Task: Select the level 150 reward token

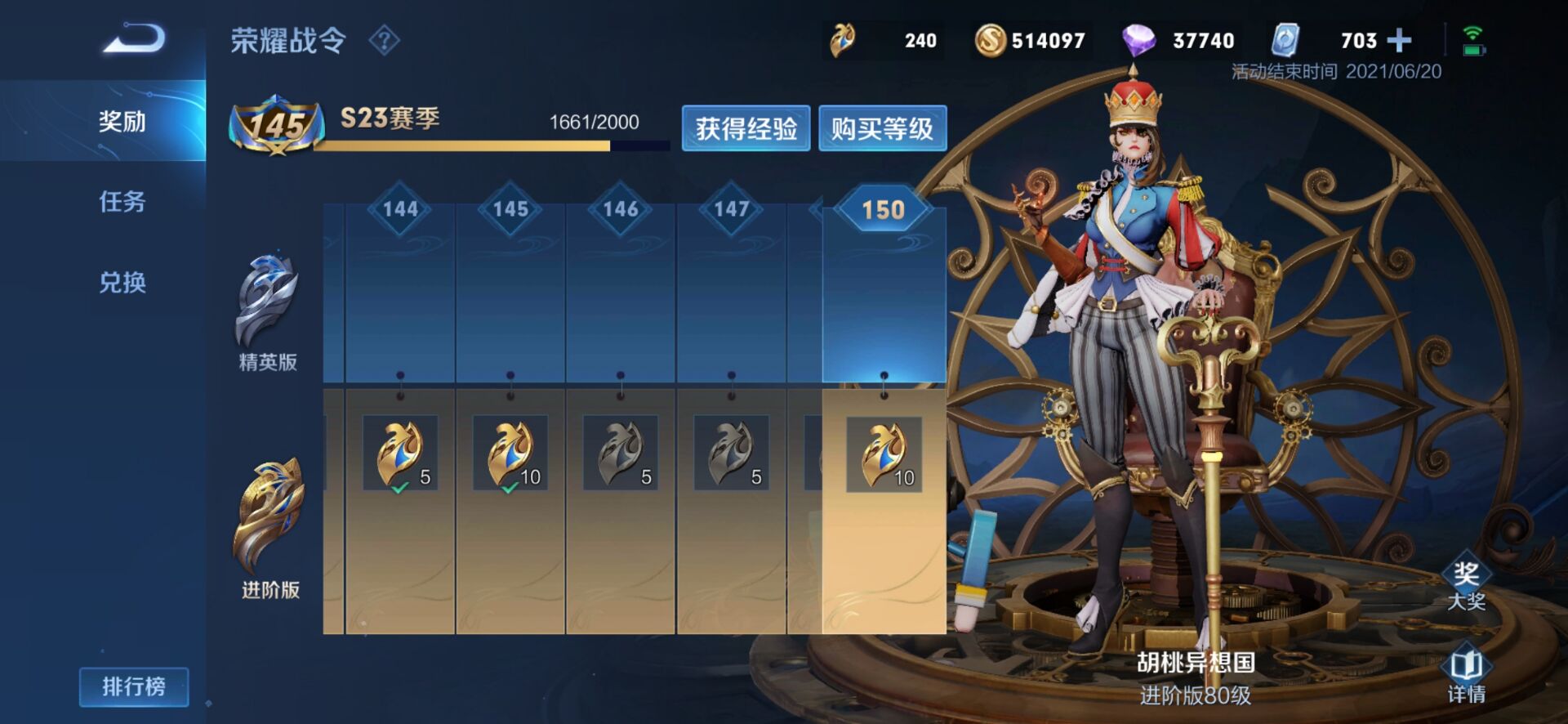Action: 884,454
